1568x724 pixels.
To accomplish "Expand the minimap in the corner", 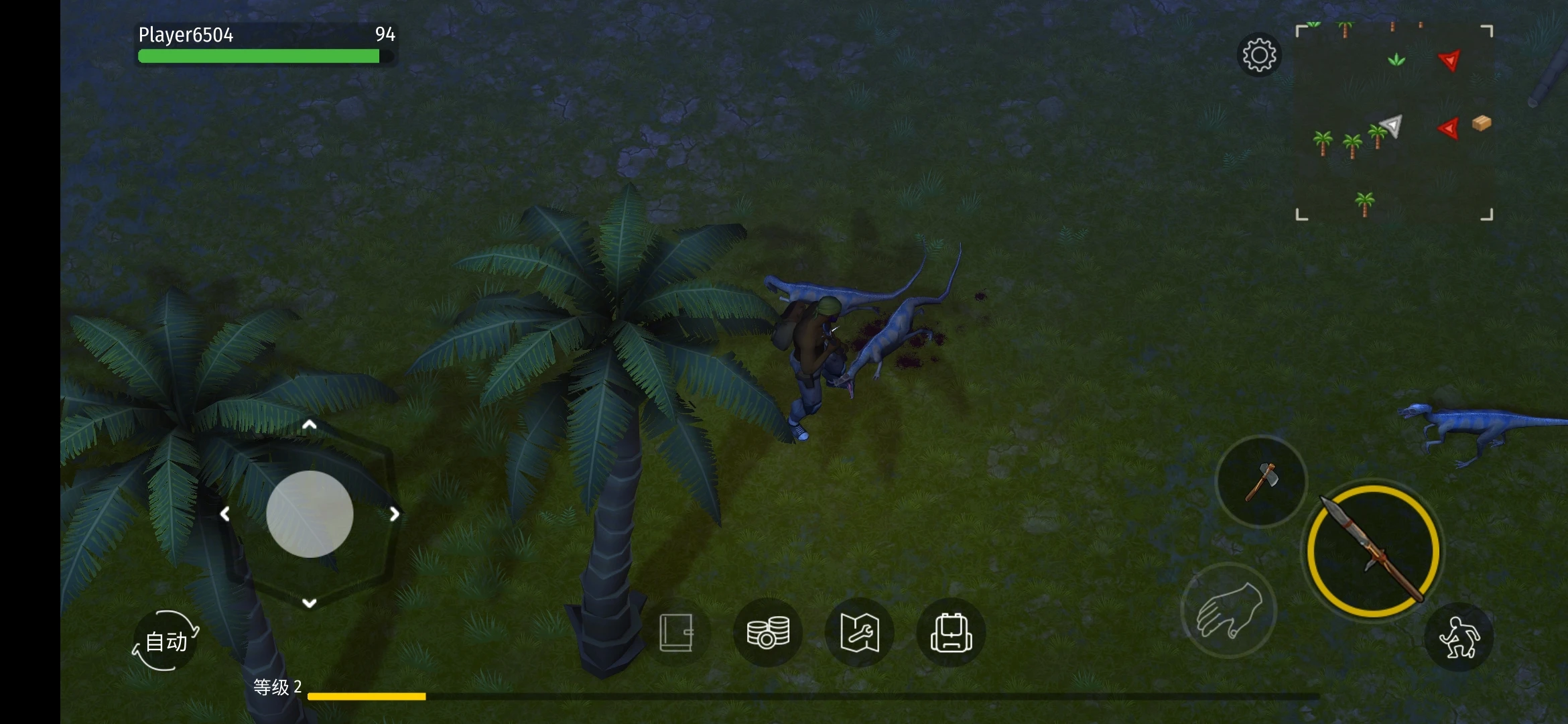I will (x=1394, y=122).
